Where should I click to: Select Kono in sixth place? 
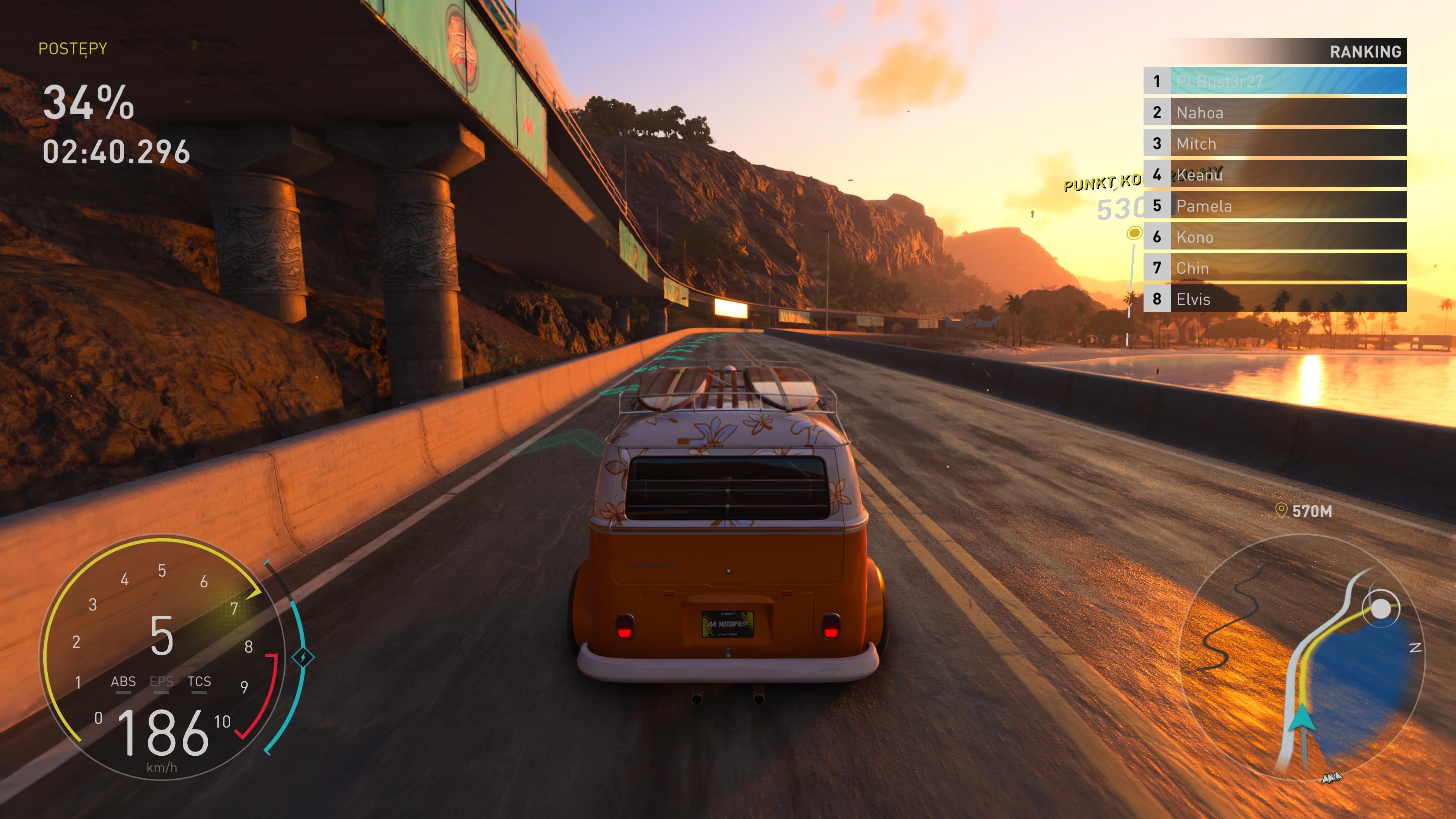(1274, 236)
